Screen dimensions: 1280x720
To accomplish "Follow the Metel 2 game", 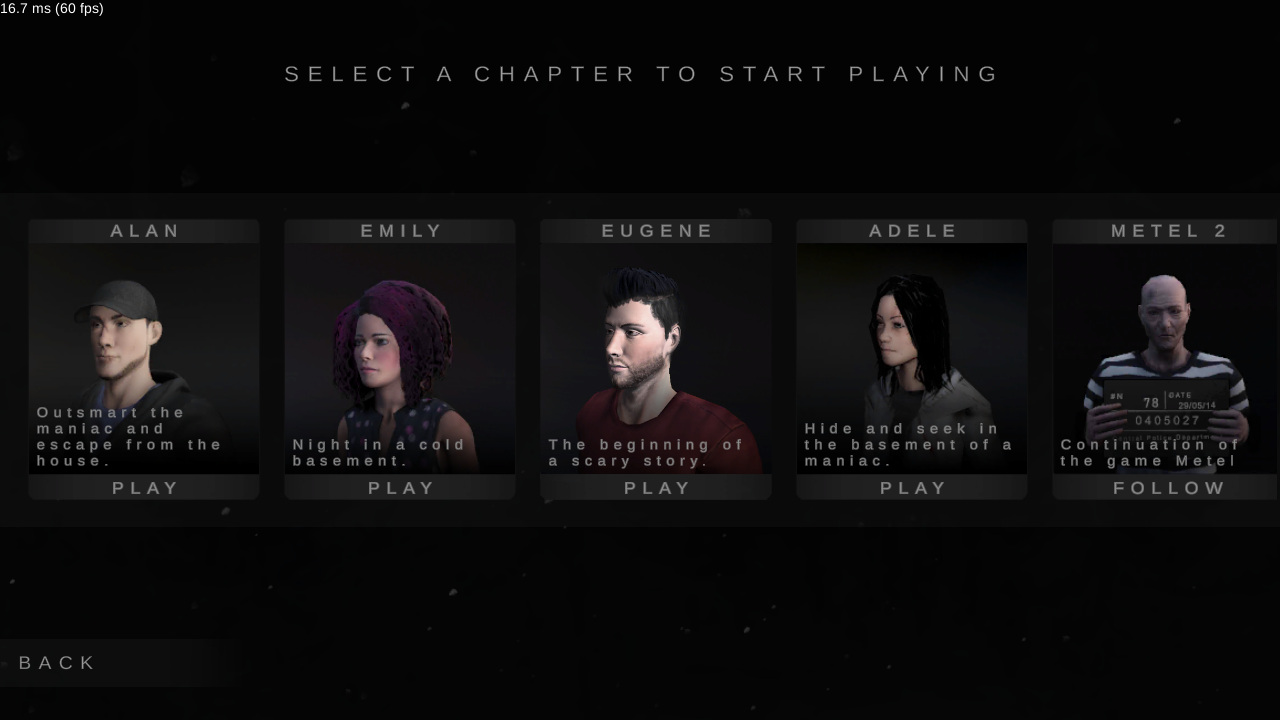I will pyautogui.click(x=1168, y=488).
